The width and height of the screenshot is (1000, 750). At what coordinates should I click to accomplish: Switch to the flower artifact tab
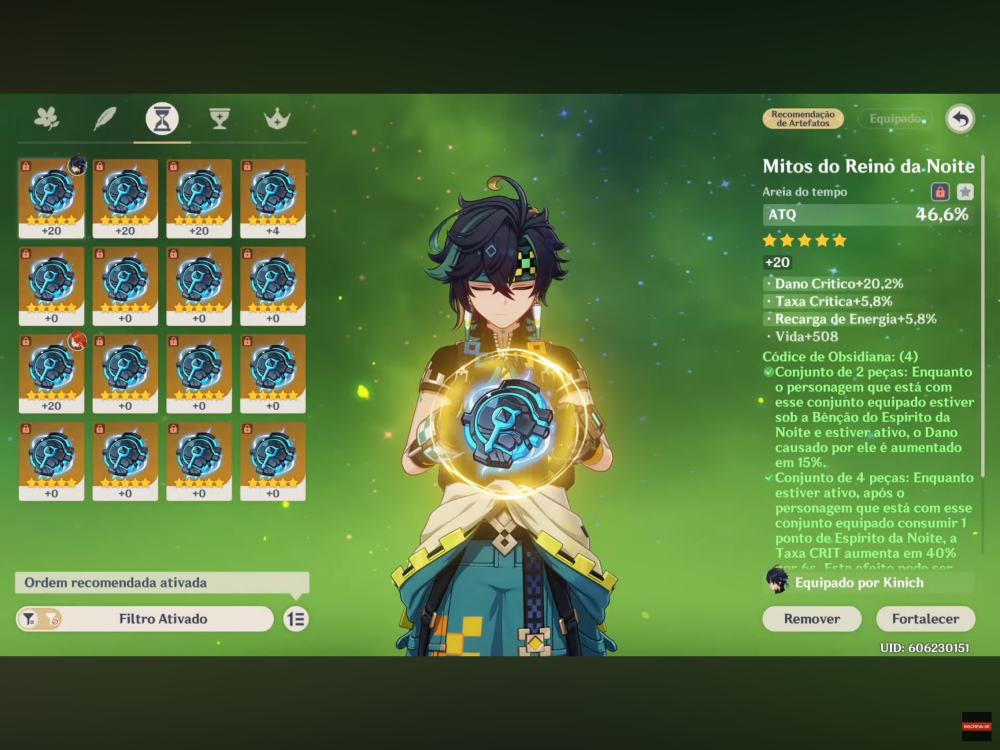pos(47,118)
